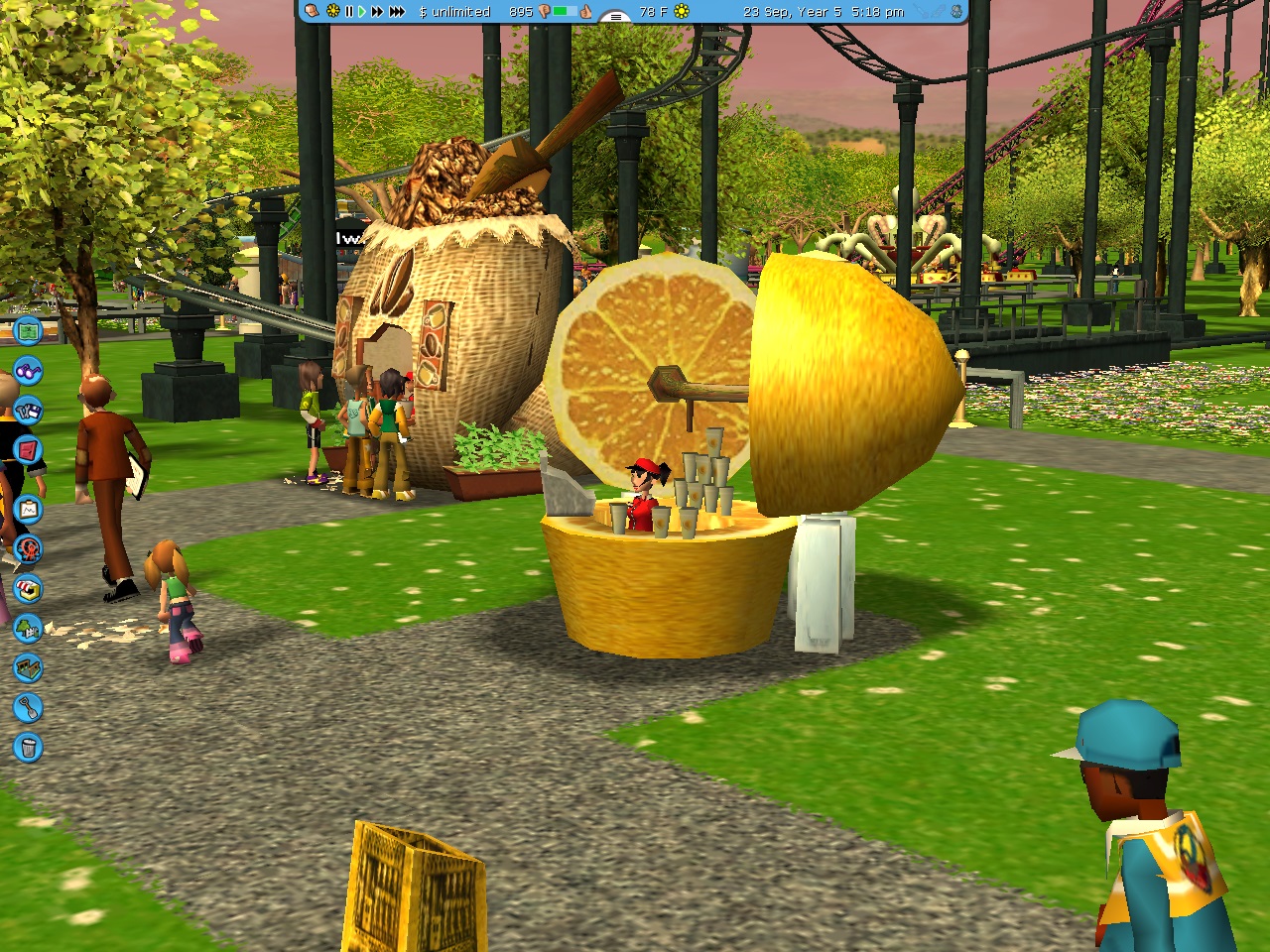The width and height of the screenshot is (1270, 952).
Task: Open the park map icon
Action: click(x=28, y=330)
